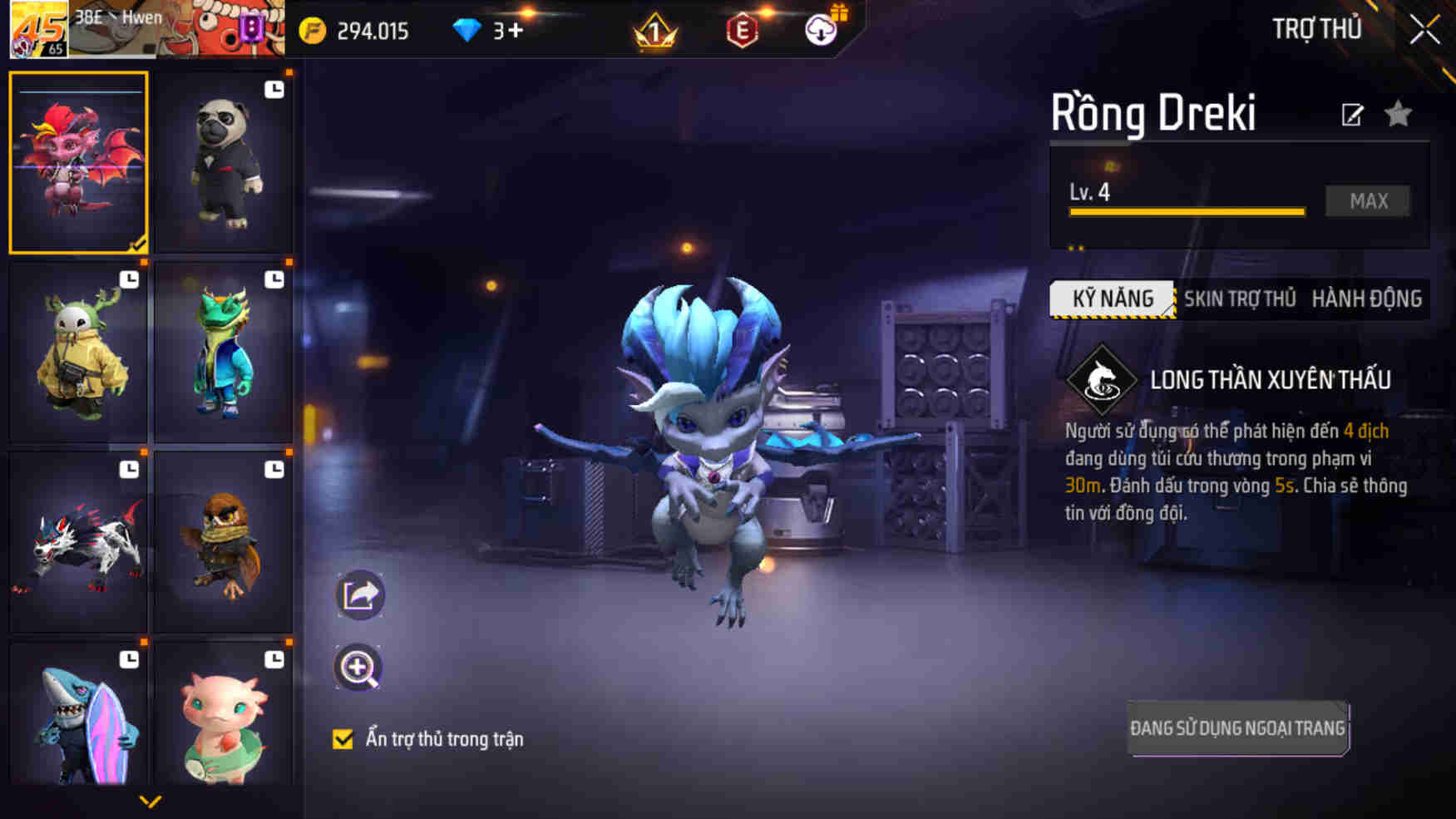Activate the magnifying glass zoom button
Screen dimensions: 1456x819
[x=358, y=668]
